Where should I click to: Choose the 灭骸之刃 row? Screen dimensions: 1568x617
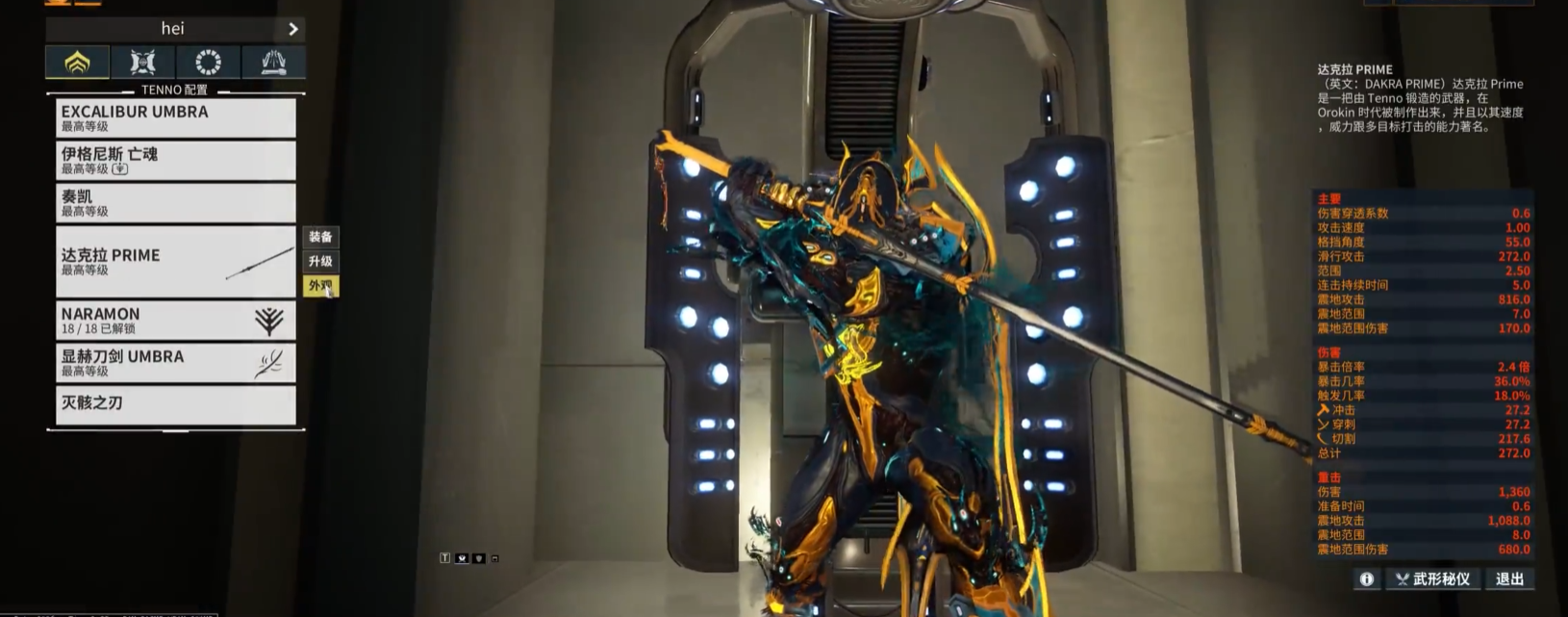[x=175, y=404]
